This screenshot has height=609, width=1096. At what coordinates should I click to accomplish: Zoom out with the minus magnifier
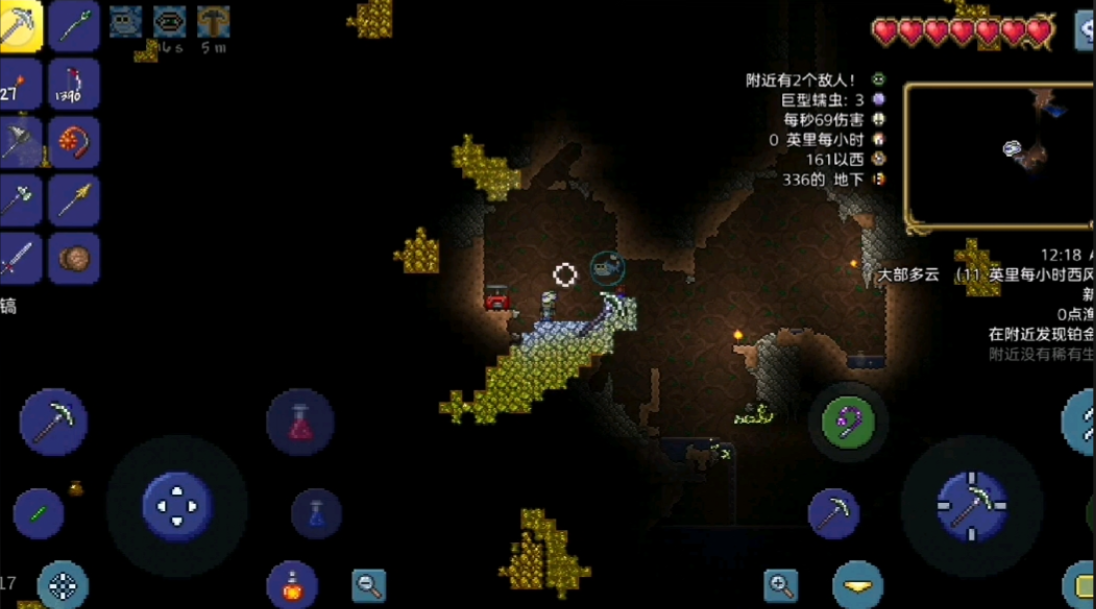369,585
